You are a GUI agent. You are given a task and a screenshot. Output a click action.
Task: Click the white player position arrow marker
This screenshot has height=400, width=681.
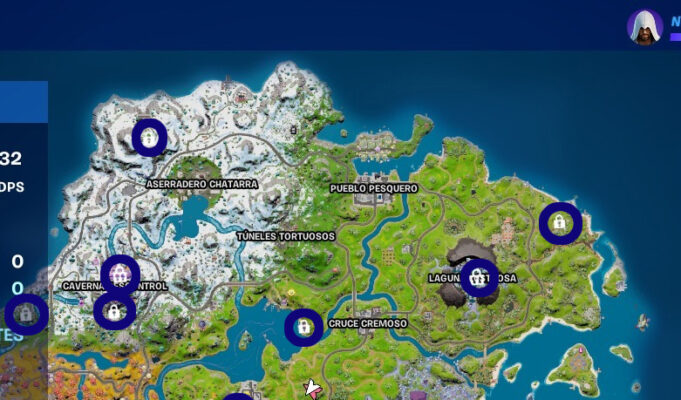(x=313, y=387)
